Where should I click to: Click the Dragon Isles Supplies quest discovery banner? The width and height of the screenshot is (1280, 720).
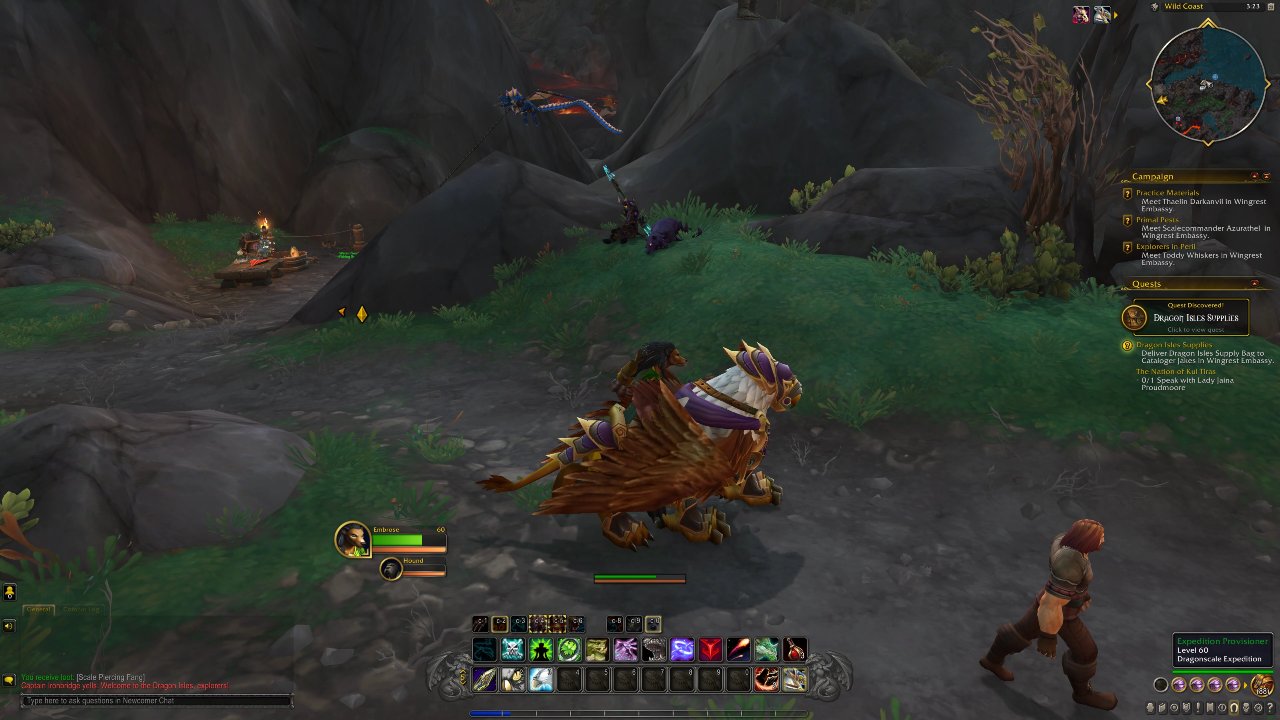click(1195, 317)
